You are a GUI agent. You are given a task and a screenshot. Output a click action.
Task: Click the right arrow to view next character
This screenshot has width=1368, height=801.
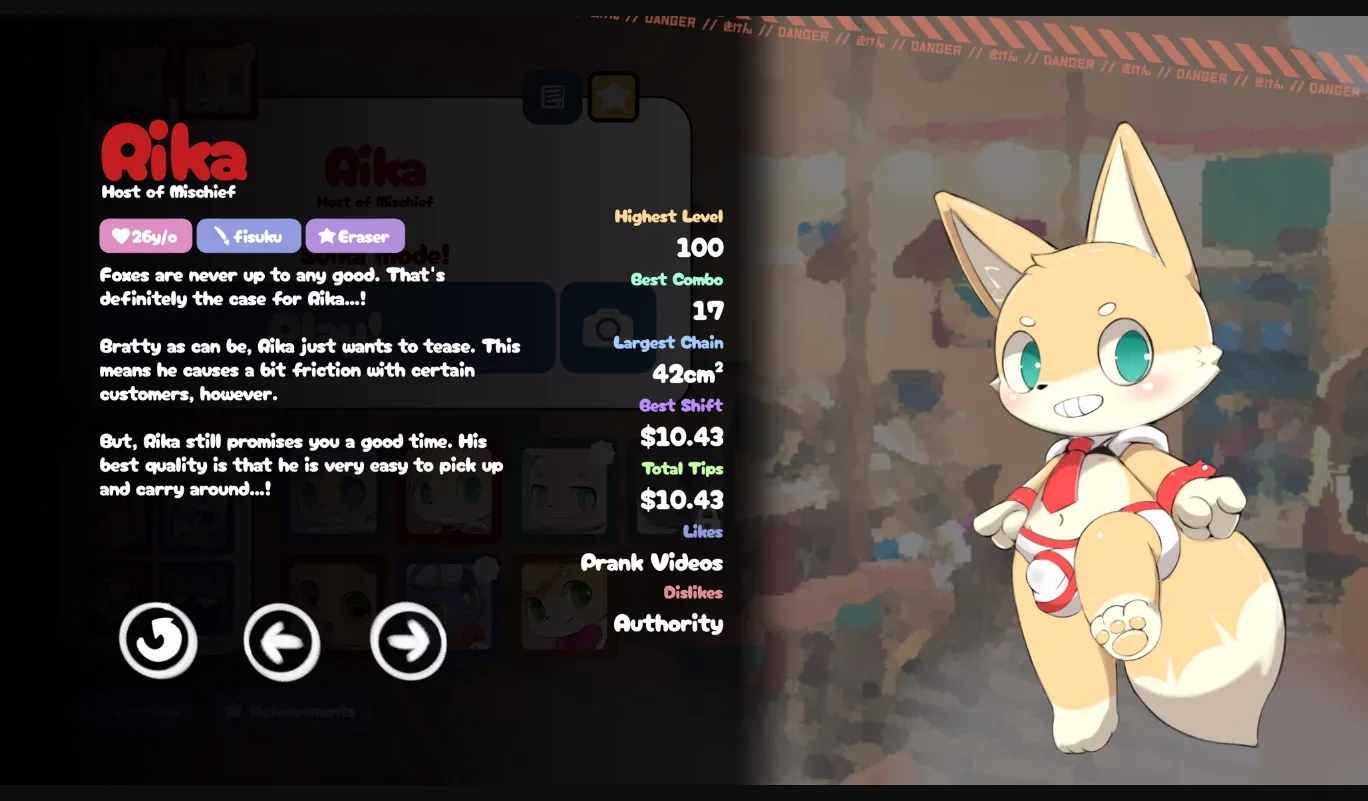click(x=408, y=643)
